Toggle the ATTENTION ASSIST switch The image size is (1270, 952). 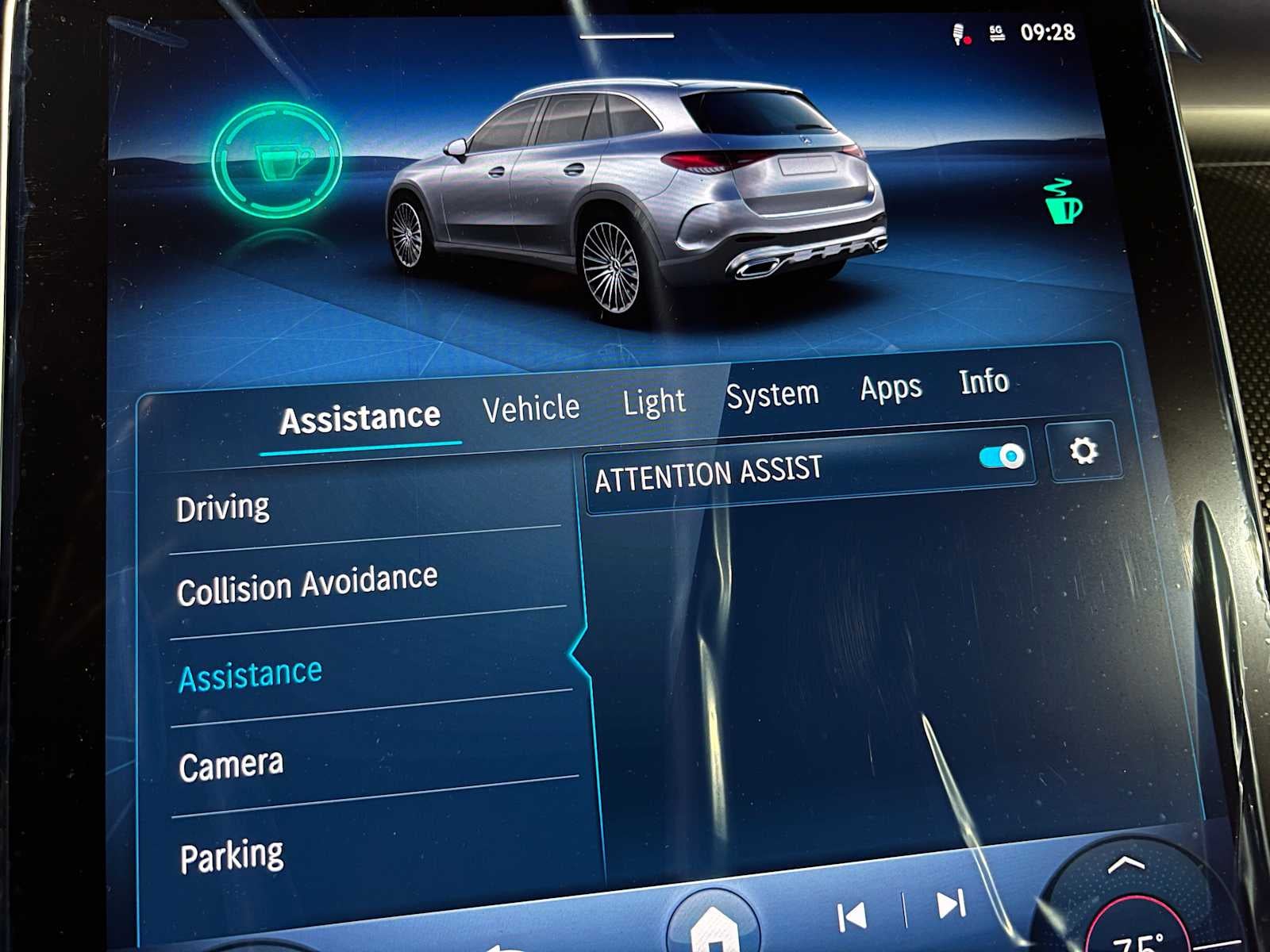point(1001,457)
